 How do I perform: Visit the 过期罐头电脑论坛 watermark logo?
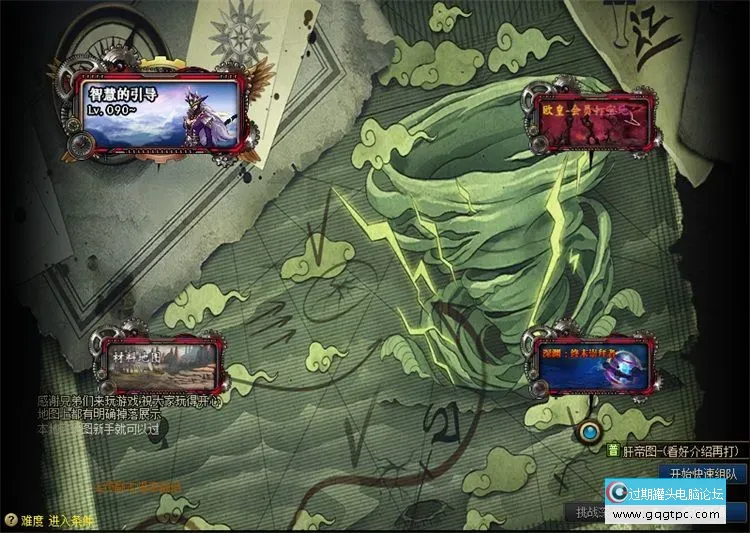point(664,502)
